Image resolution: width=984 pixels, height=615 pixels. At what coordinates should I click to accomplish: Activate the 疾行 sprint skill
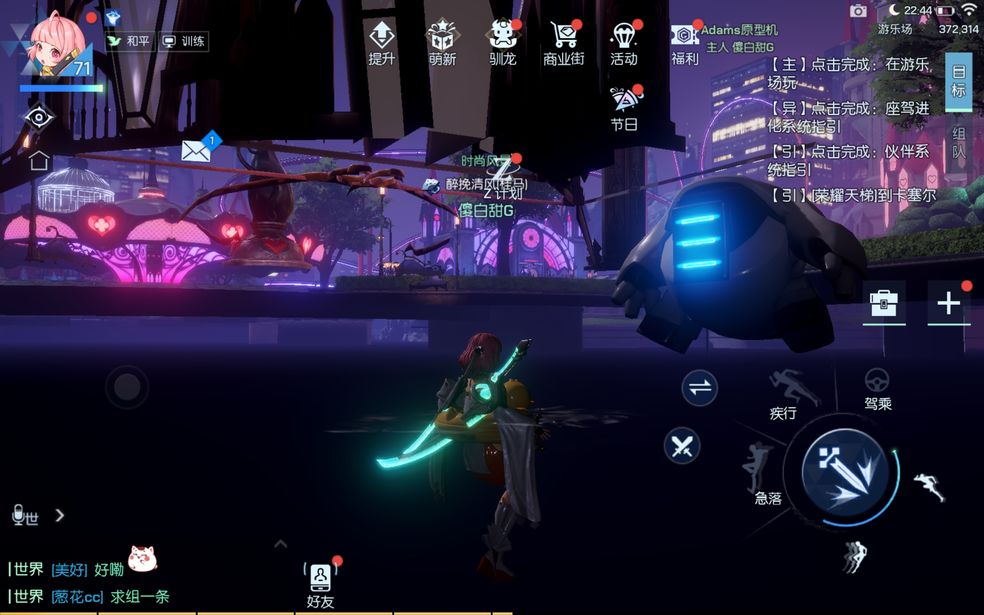tap(785, 392)
